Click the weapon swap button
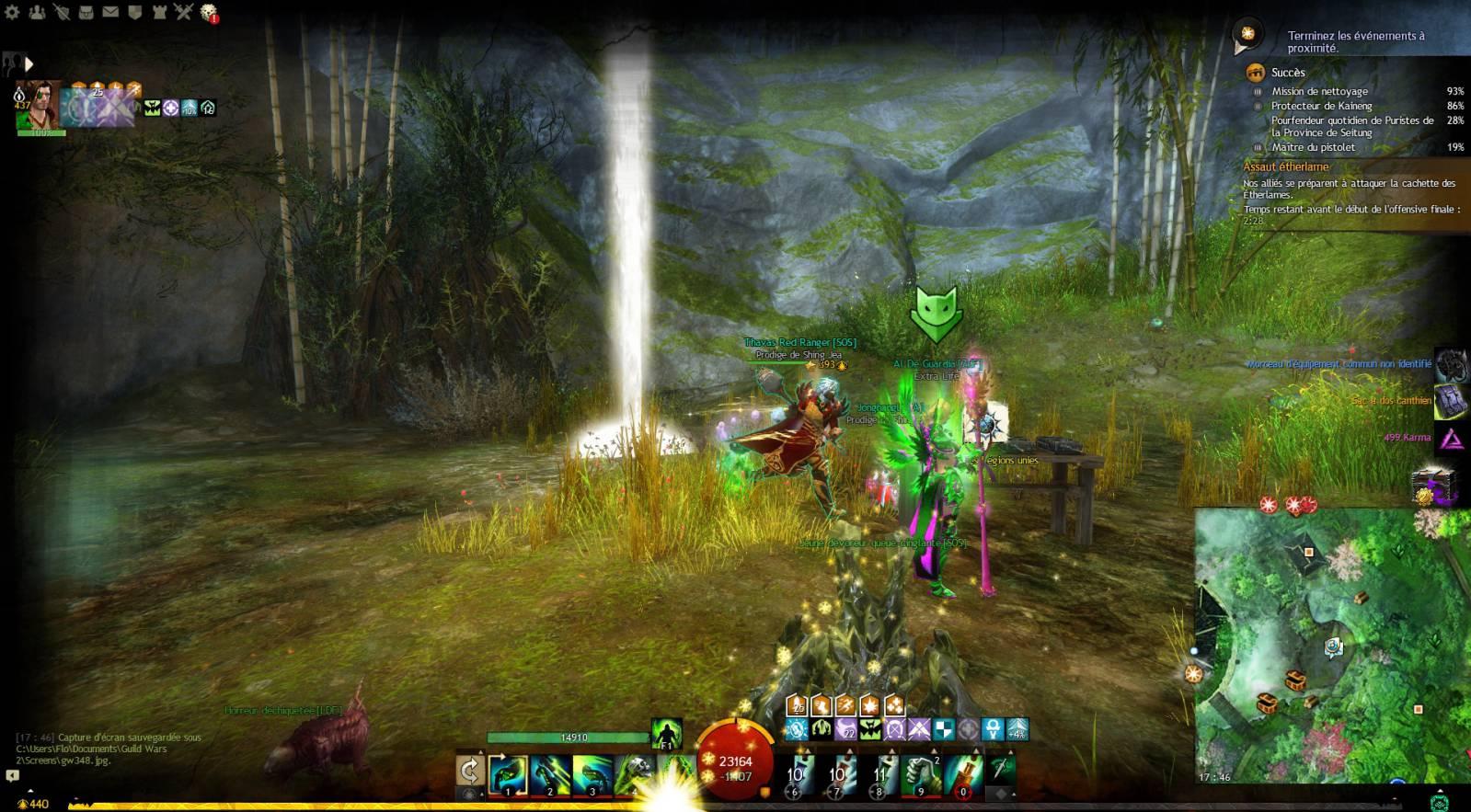The height and width of the screenshot is (812, 1471). click(x=470, y=771)
